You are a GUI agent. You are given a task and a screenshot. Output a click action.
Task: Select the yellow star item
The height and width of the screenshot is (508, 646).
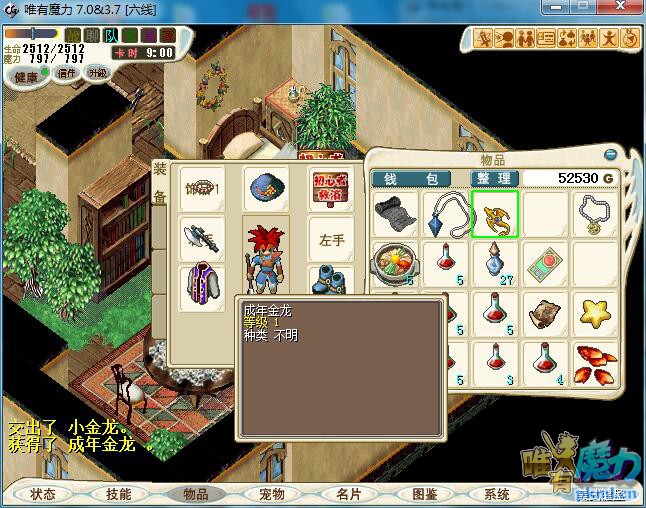tap(597, 312)
